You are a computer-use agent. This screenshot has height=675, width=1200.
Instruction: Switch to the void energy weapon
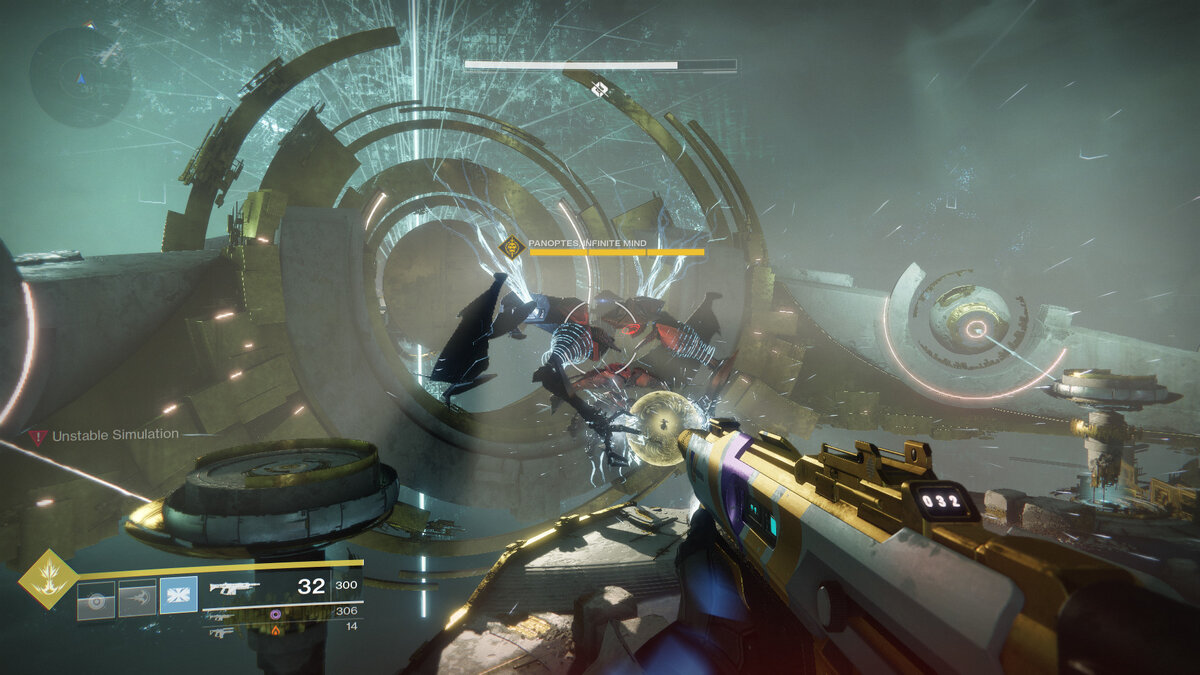tap(218, 615)
